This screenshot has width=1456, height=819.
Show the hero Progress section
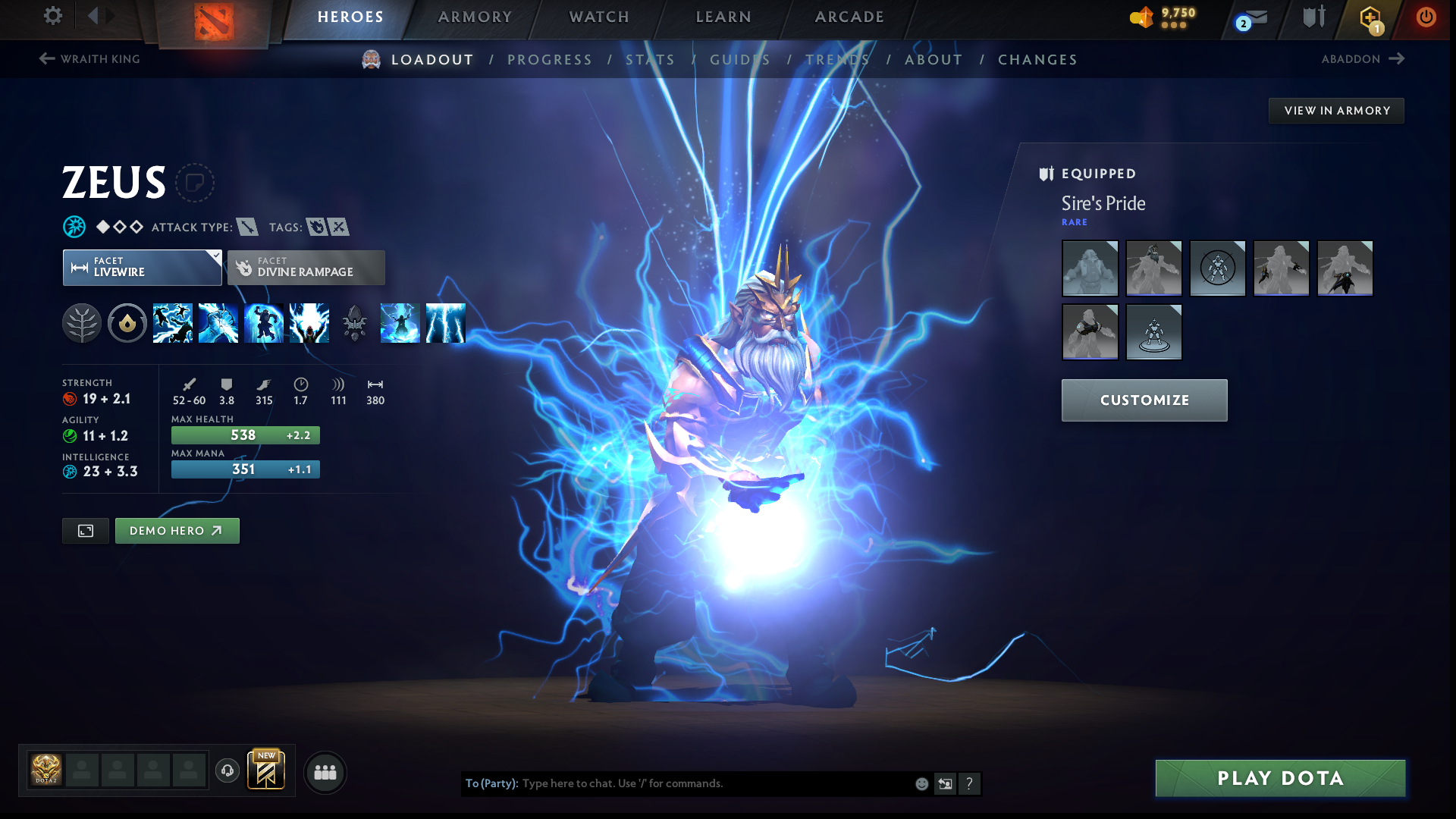(x=549, y=60)
